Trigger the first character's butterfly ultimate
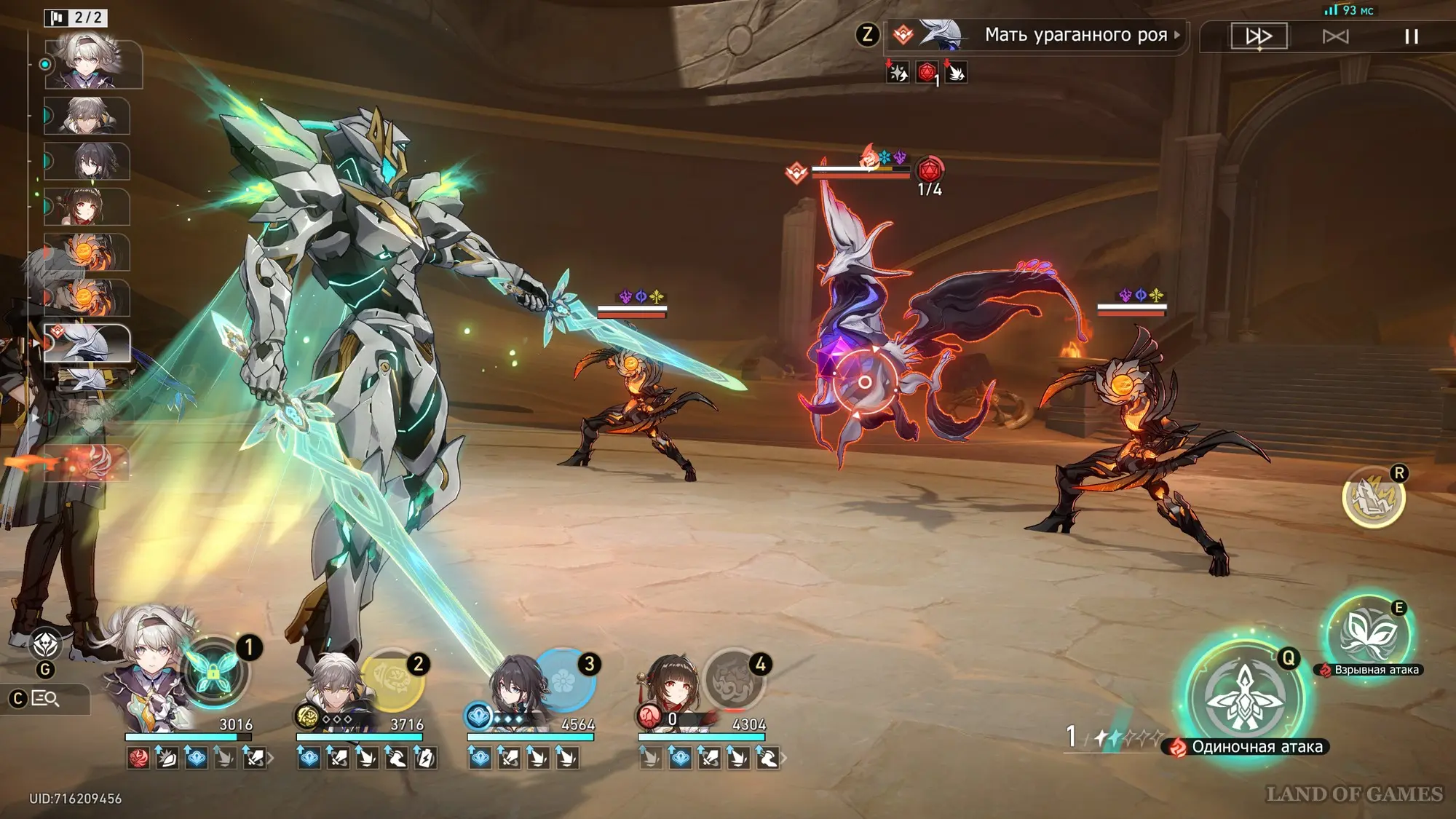Image resolution: width=1456 pixels, height=819 pixels. click(x=213, y=672)
